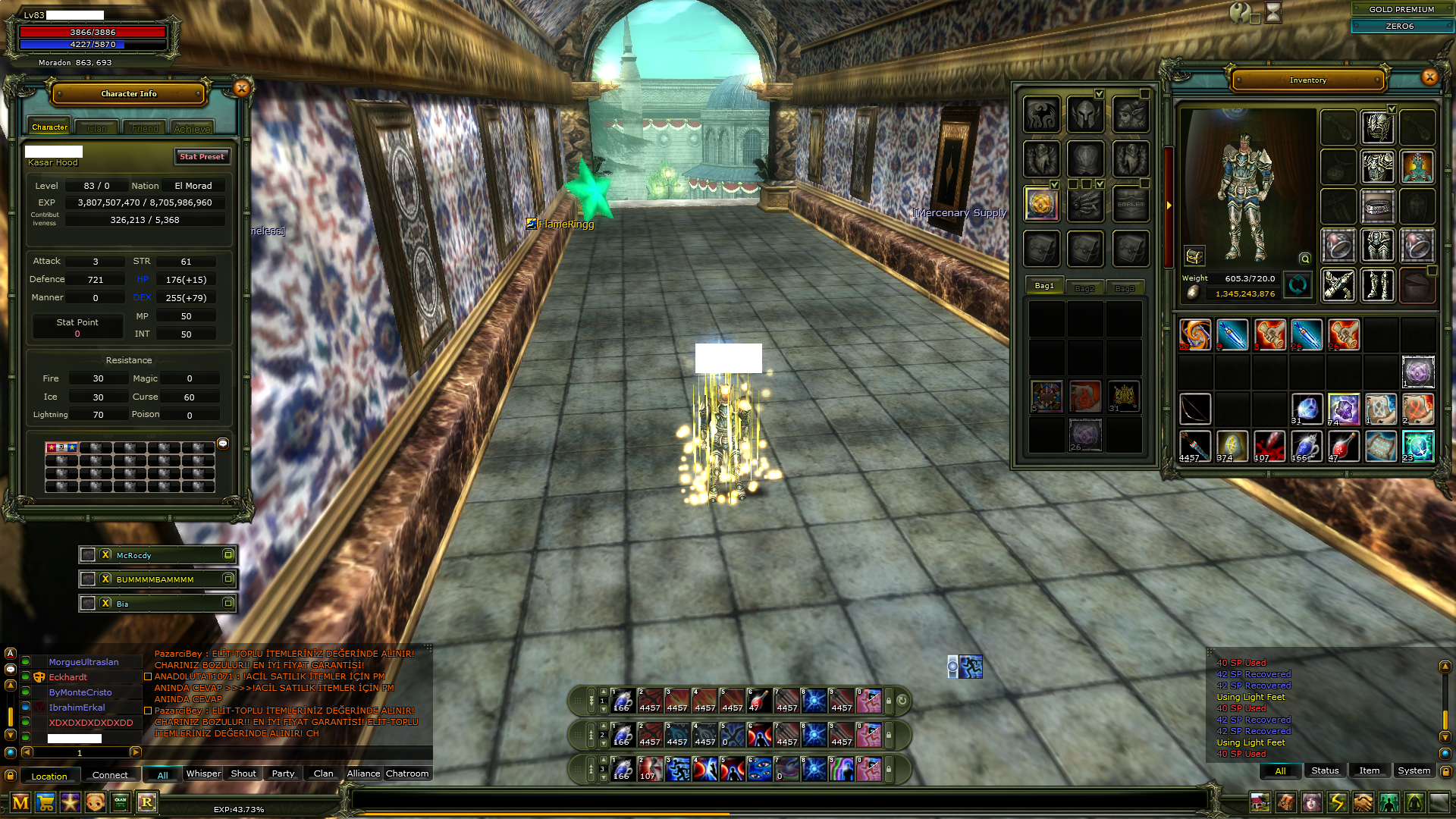Switch chat to the Whisper tab
Viewport: 1456px width, 819px height.
(x=203, y=773)
